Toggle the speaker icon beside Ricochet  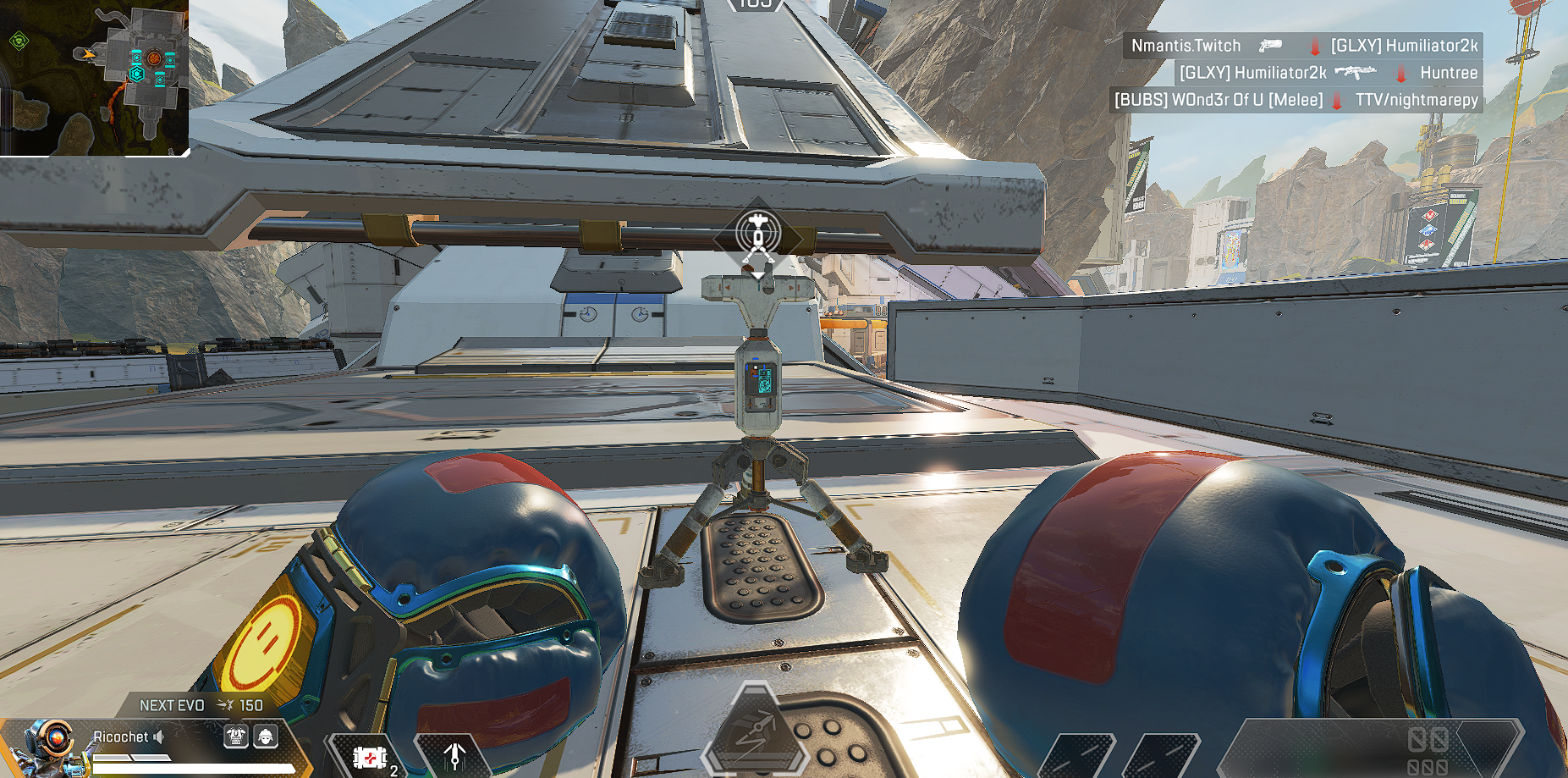[x=159, y=737]
